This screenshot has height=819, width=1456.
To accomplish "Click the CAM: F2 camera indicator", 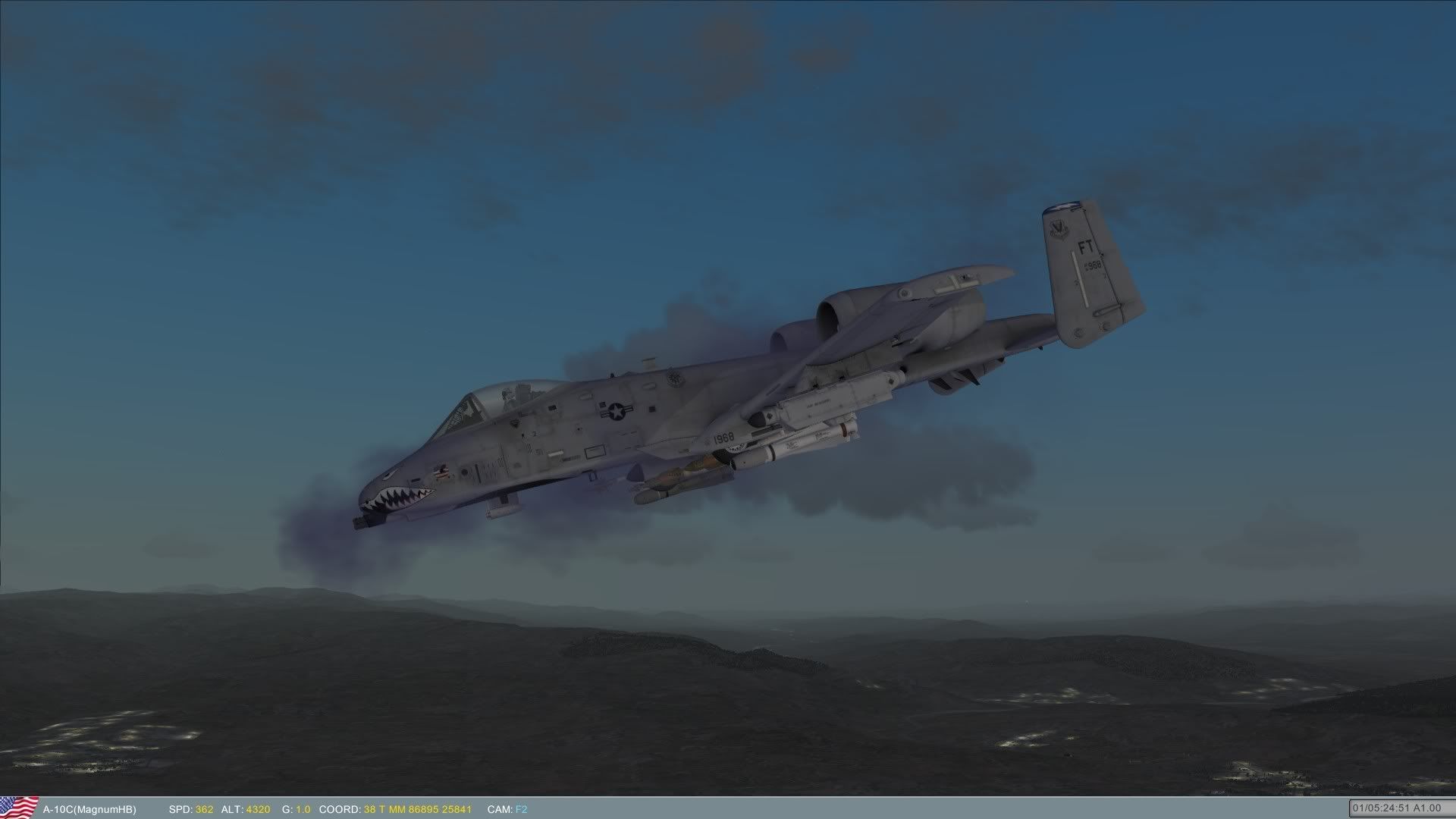I will pyautogui.click(x=507, y=808).
